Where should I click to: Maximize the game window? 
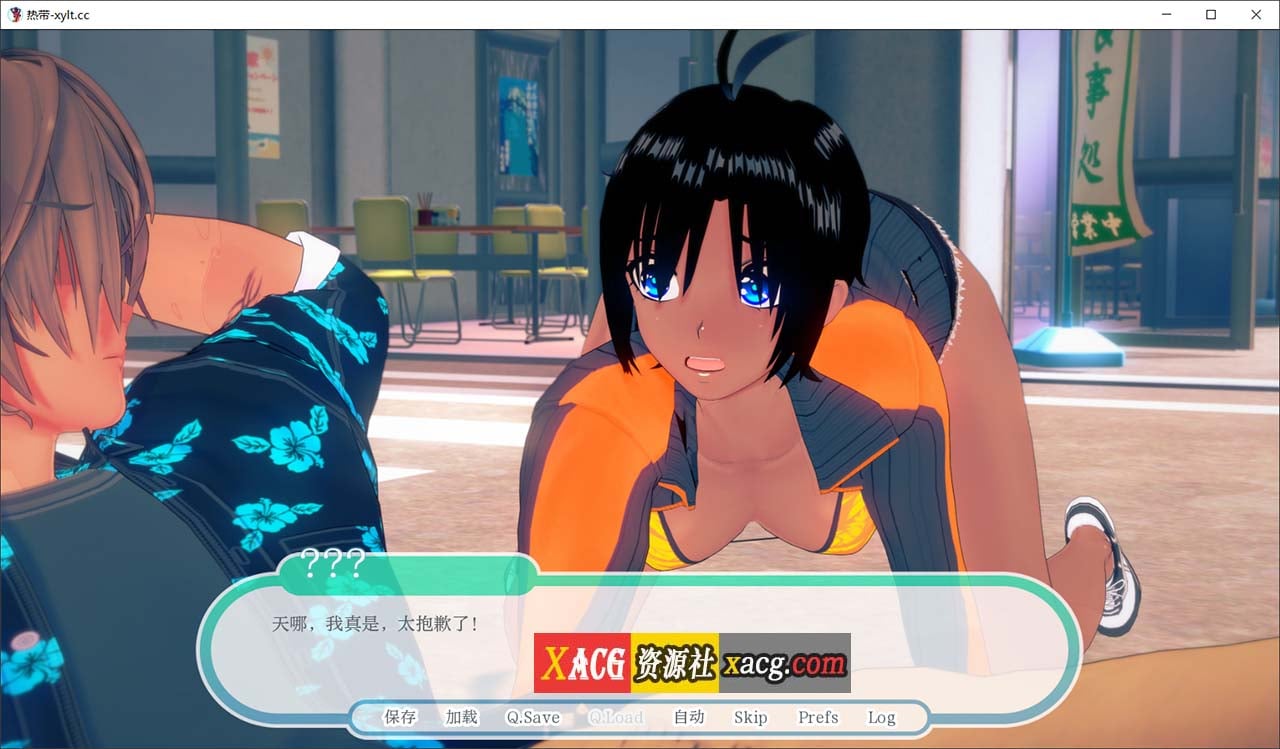click(x=1211, y=14)
